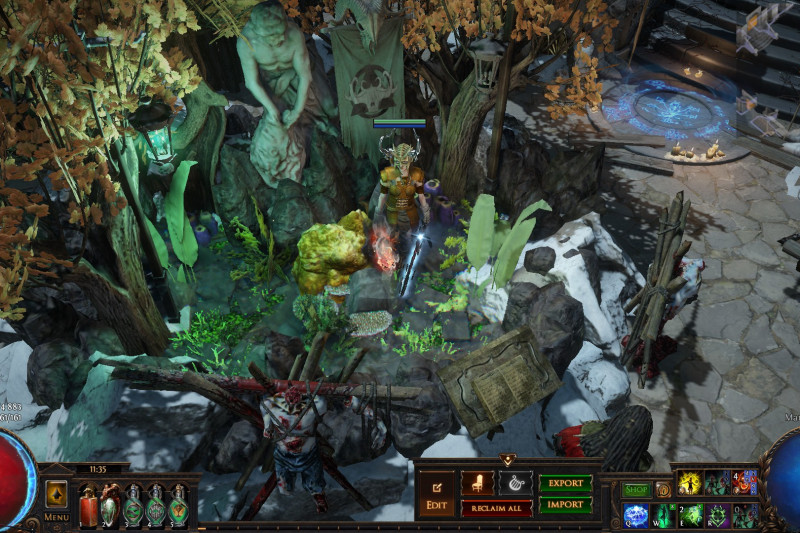Select the yellow glowing figure skill
The height and width of the screenshot is (533, 800).
(x=688, y=483)
